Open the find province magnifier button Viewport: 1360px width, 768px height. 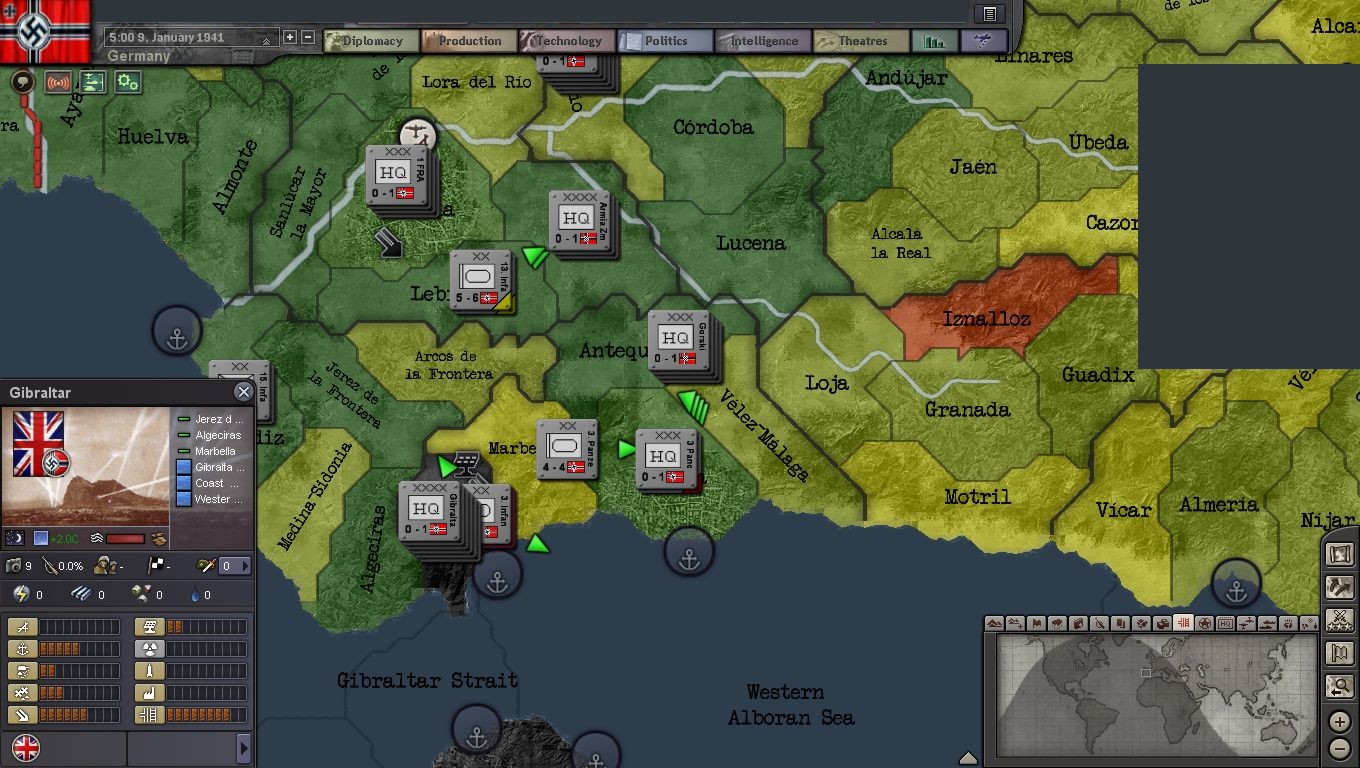tap(1339, 686)
